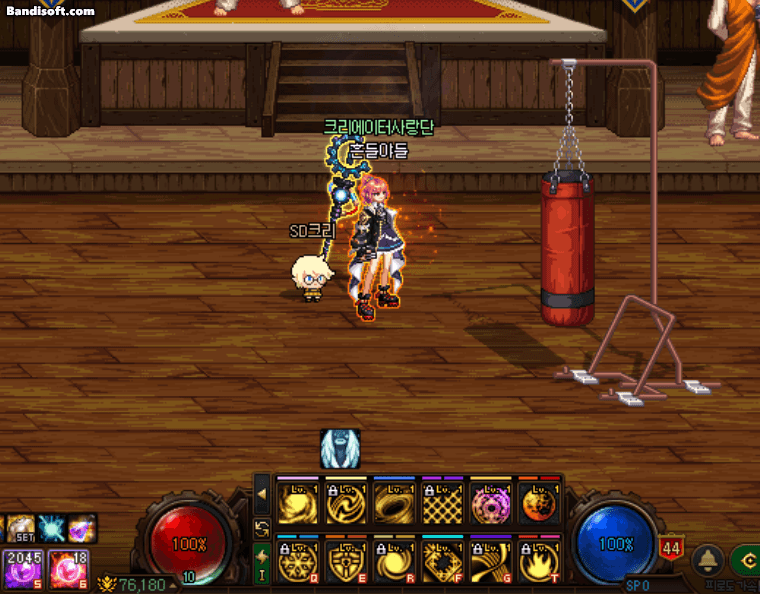Click the purple potion flask buff icon
This screenshot has width=760, height=594.
82,527
